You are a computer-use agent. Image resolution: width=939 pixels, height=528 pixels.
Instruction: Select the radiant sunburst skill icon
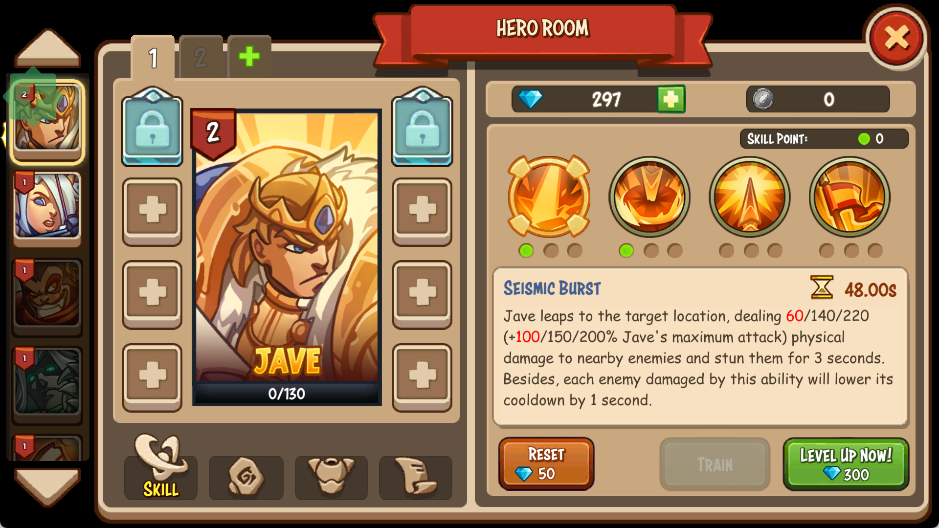click(750, 196)
